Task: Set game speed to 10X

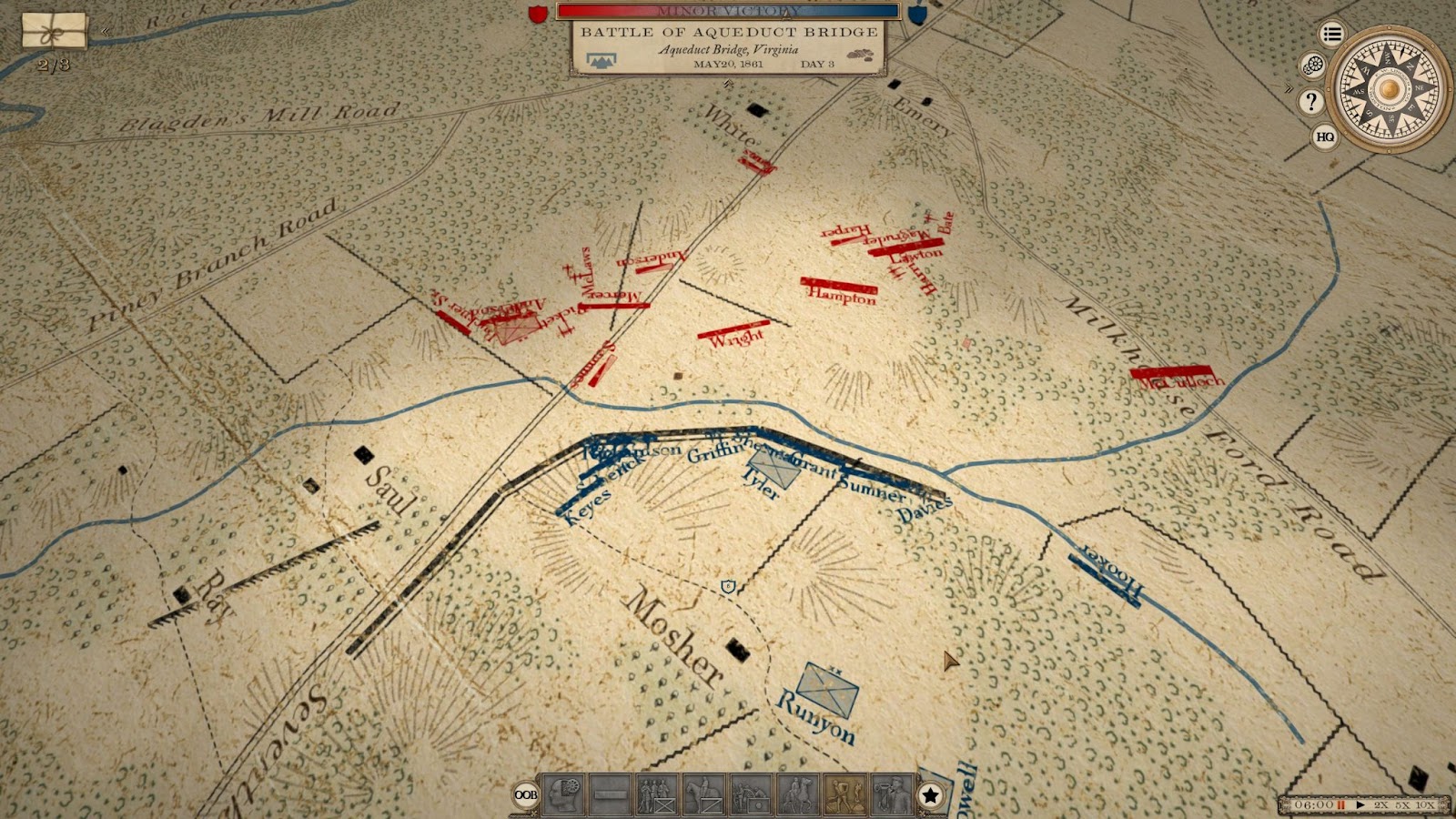Action: [x=1425, y=805]
